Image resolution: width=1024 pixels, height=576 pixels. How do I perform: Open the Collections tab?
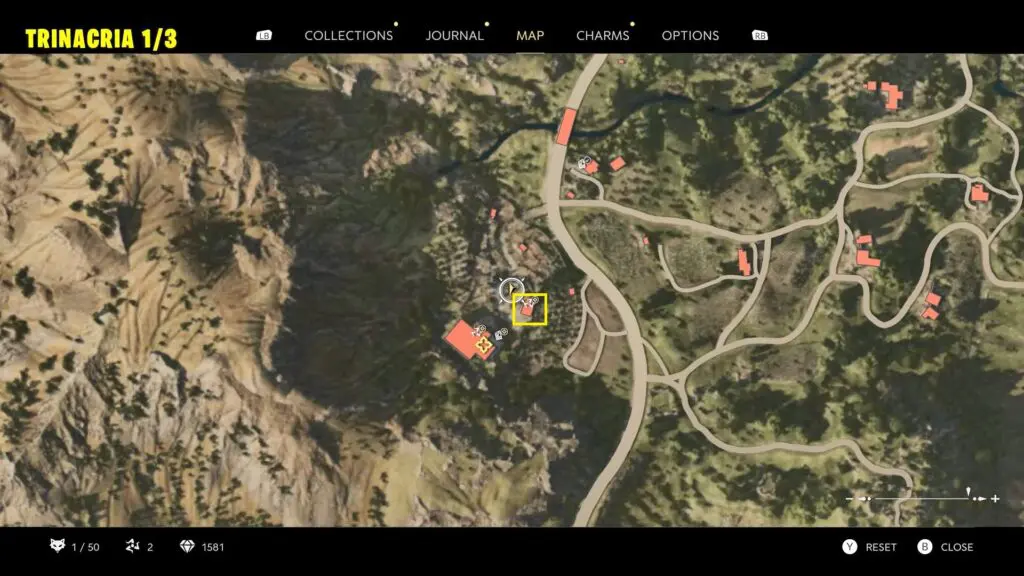pos(348,35)
